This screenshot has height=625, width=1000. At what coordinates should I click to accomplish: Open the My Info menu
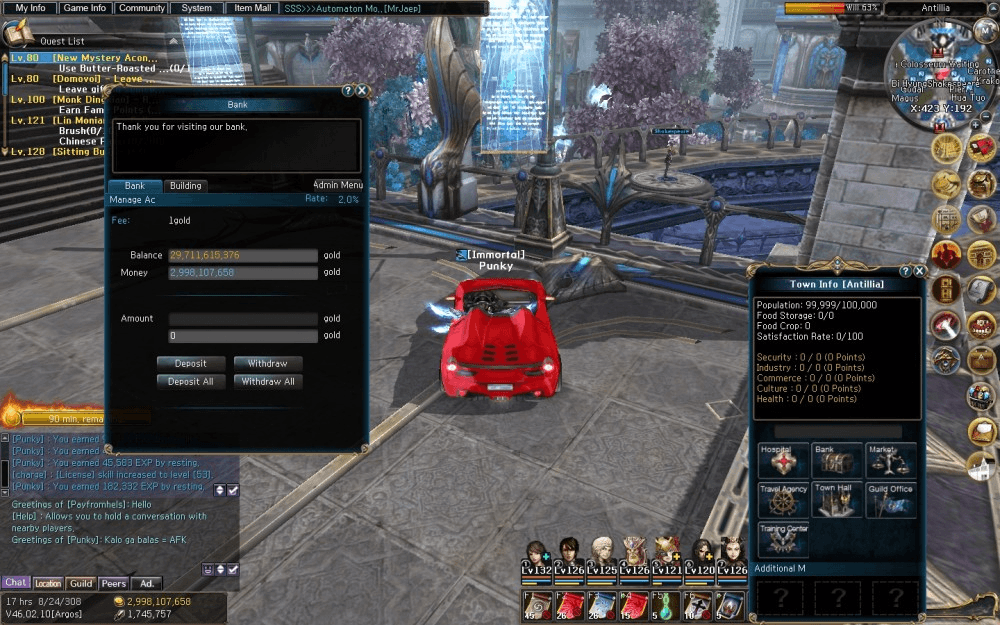(30, 8)
